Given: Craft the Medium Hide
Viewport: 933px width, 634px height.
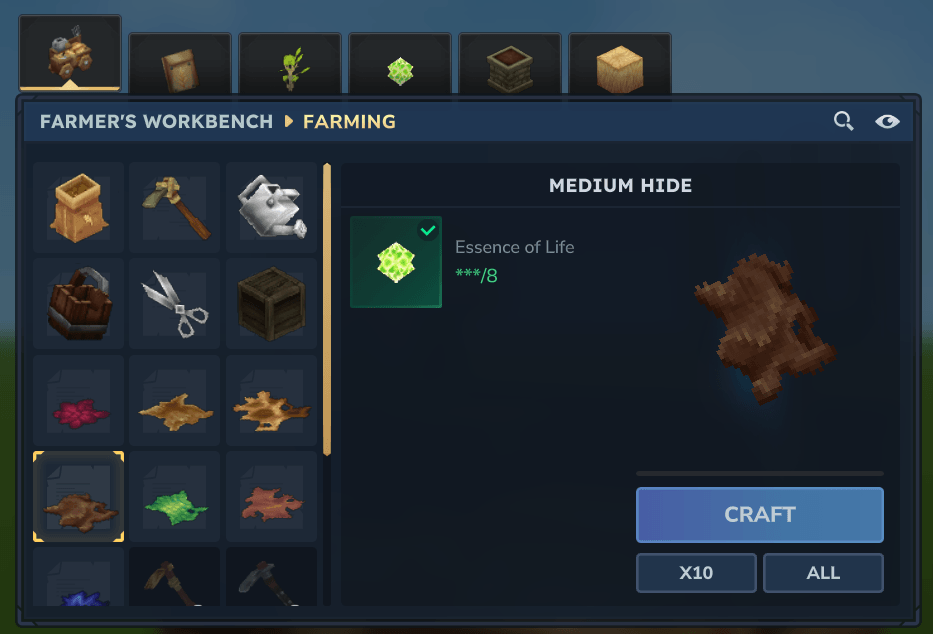Looking at the screenshot, I should pyautogui.click(x=759, y=515).
